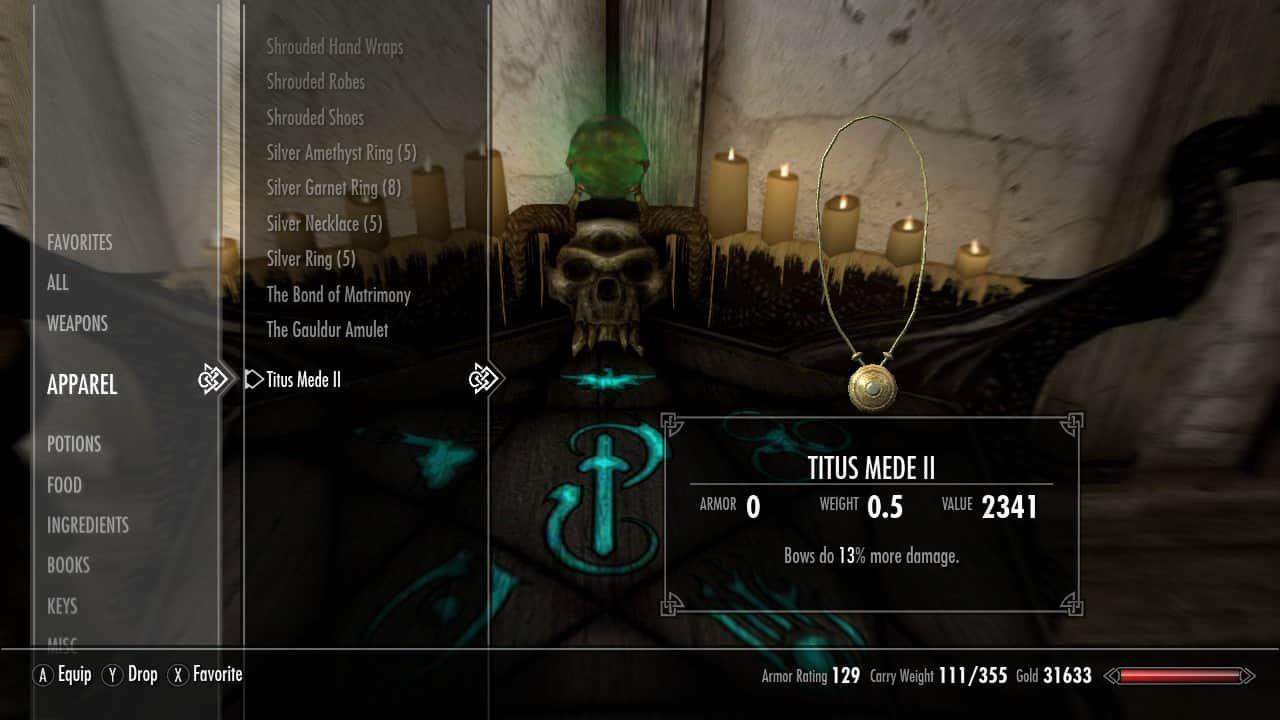Select the Silver Amethyst Ring entry
Viewport: 1280px width, 720px height.
[341, 153]
